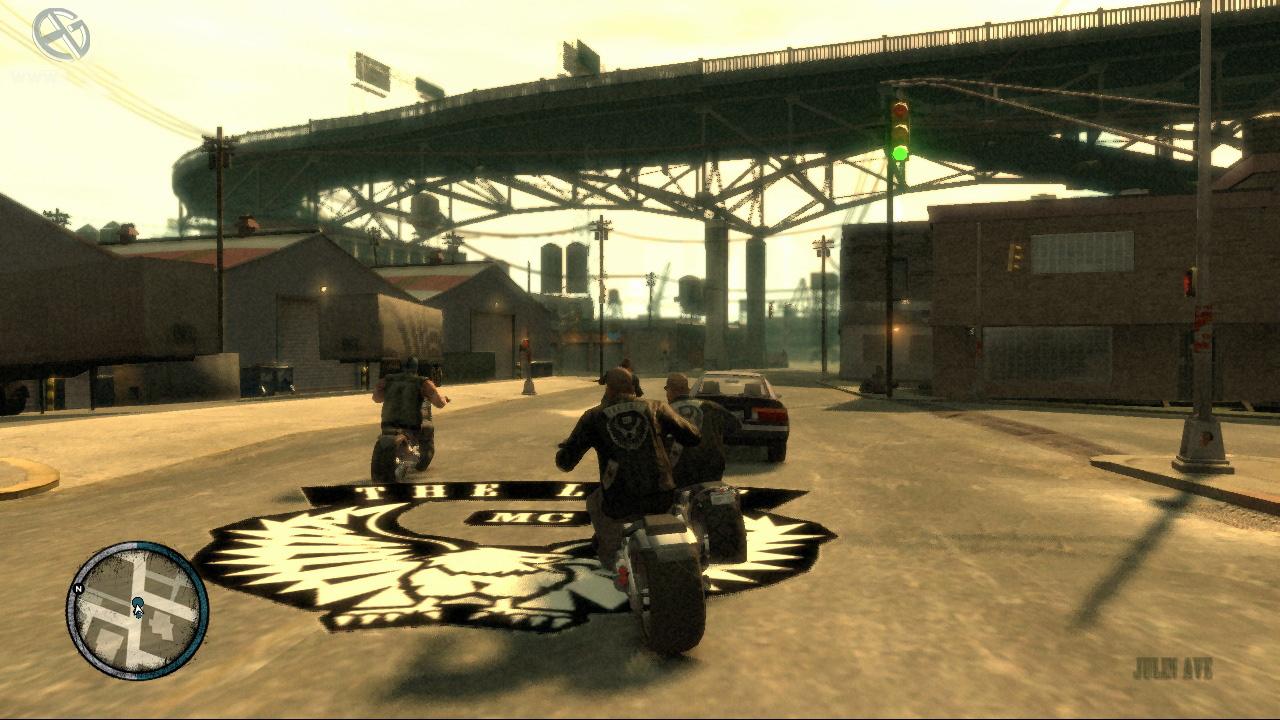Screen dimensions: 1280x720
Task: Select the north "N" marker on the radar
Action: point(75,589)
